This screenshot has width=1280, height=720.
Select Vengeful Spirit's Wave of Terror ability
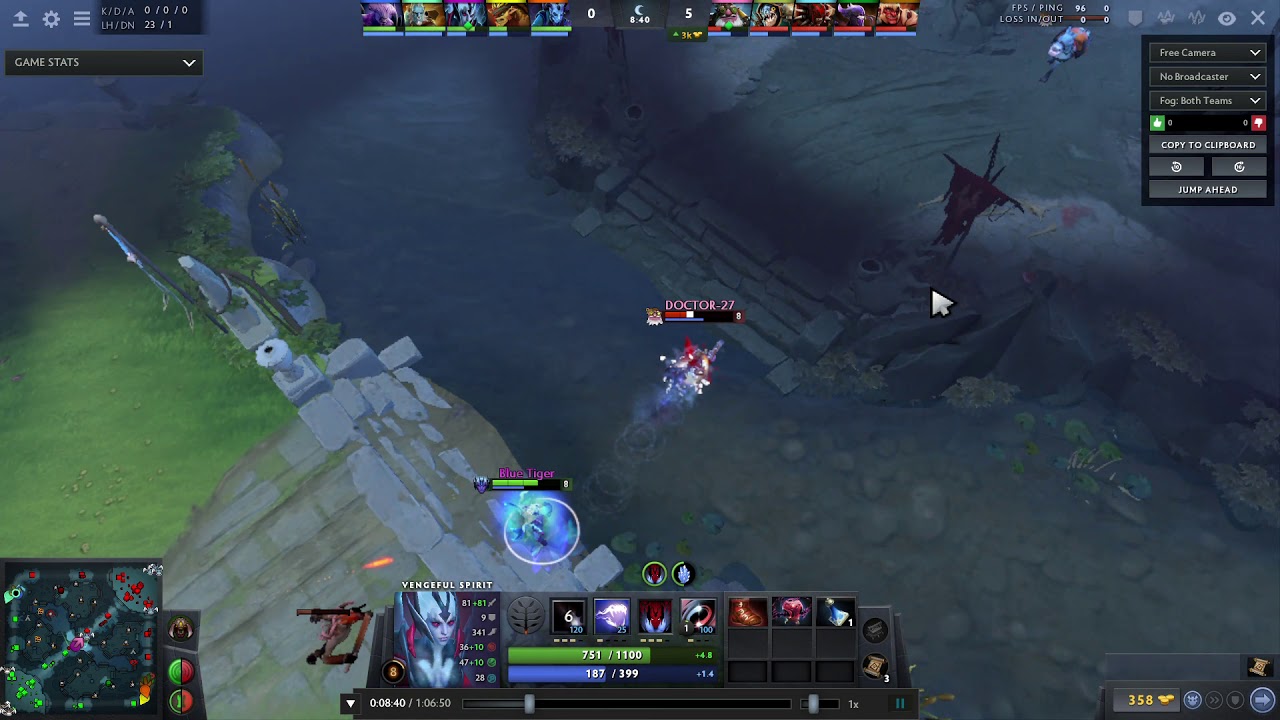tap(612, 616)
